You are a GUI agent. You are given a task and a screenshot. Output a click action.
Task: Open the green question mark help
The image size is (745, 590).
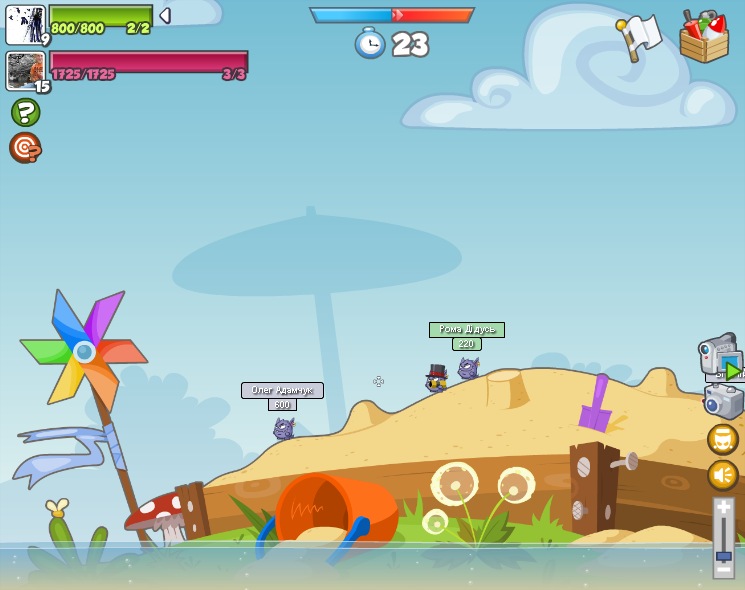coord(26,112)
